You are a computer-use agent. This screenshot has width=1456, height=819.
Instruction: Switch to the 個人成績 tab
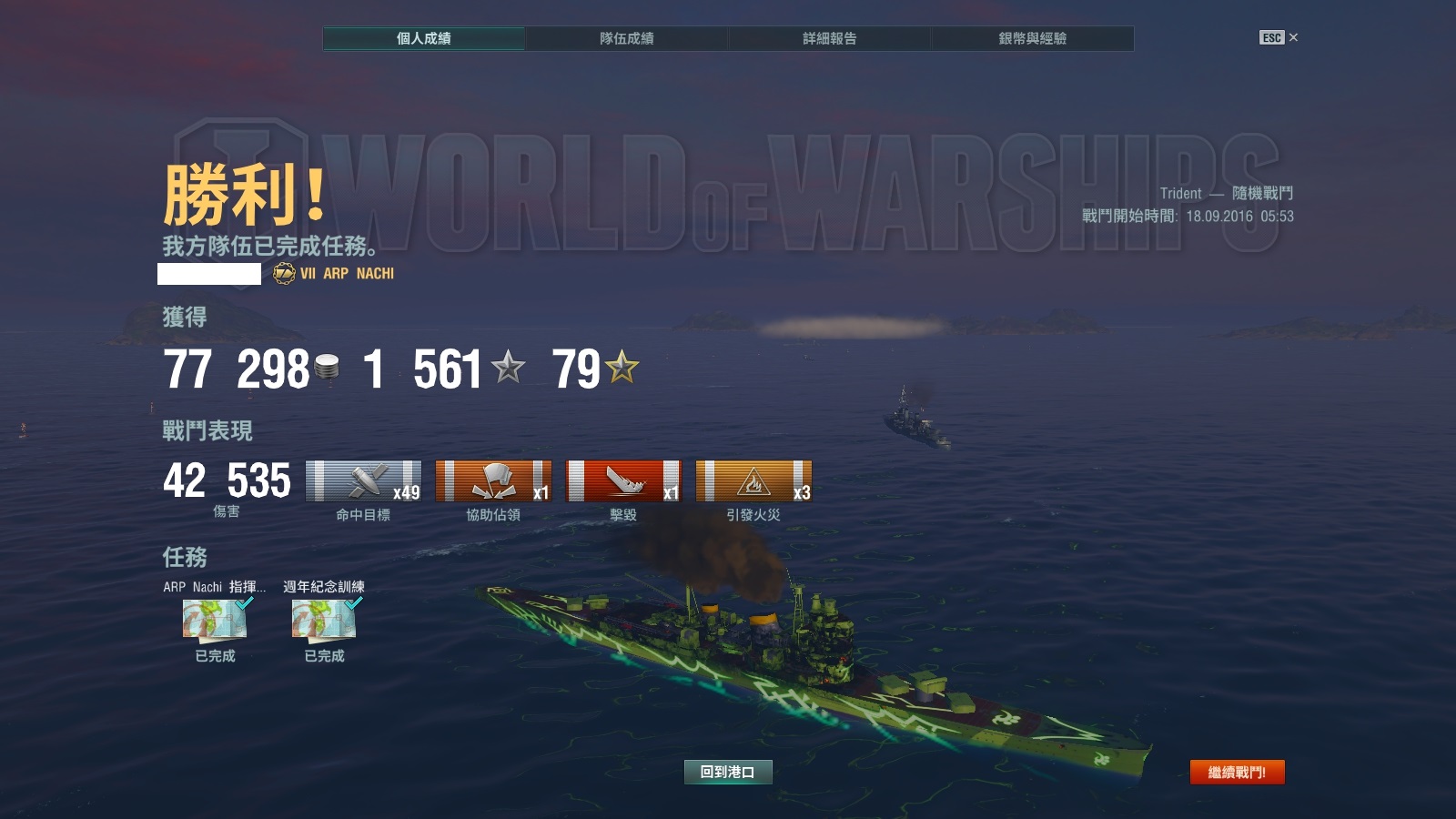coord(424,38)
